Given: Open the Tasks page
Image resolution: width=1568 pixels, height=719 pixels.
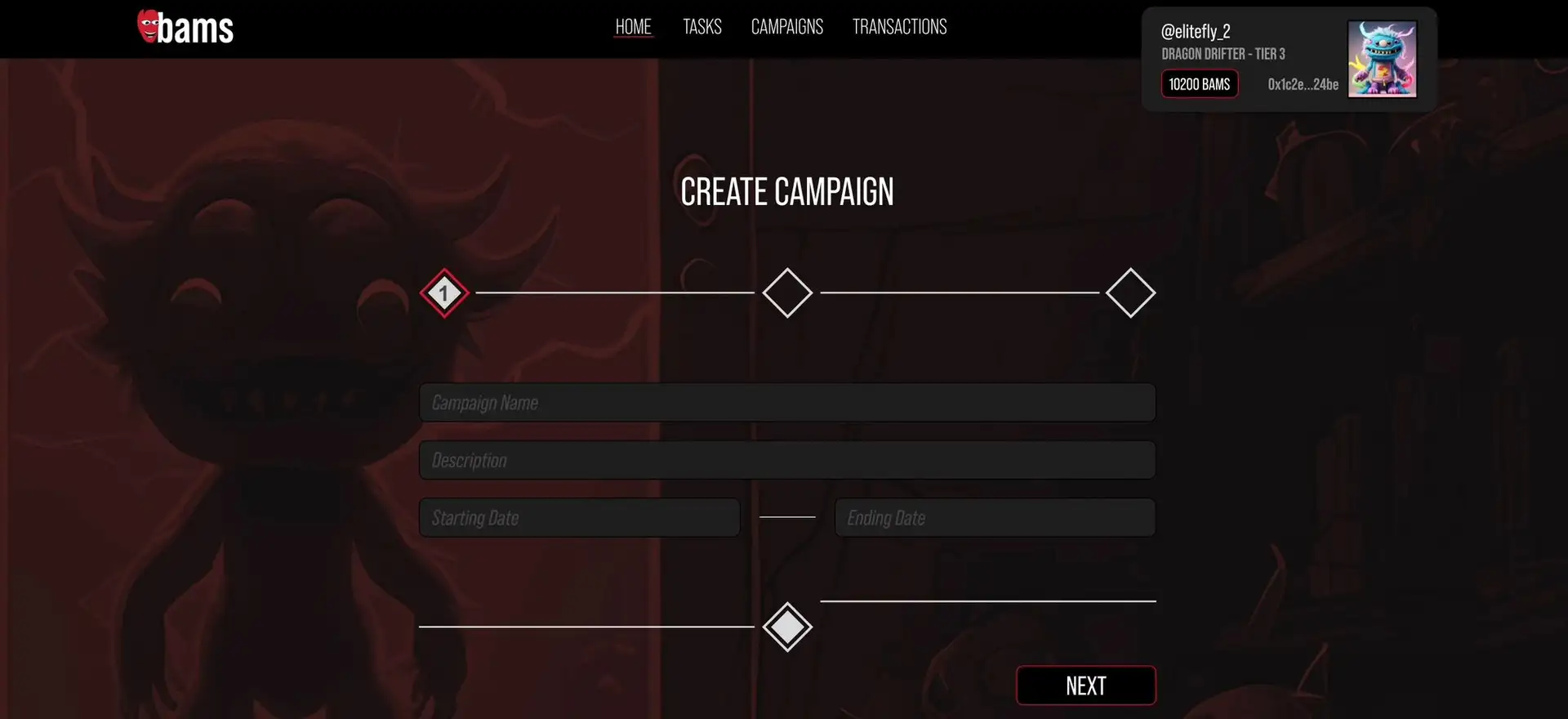Looking at the screenshot, I should point(702,27).
